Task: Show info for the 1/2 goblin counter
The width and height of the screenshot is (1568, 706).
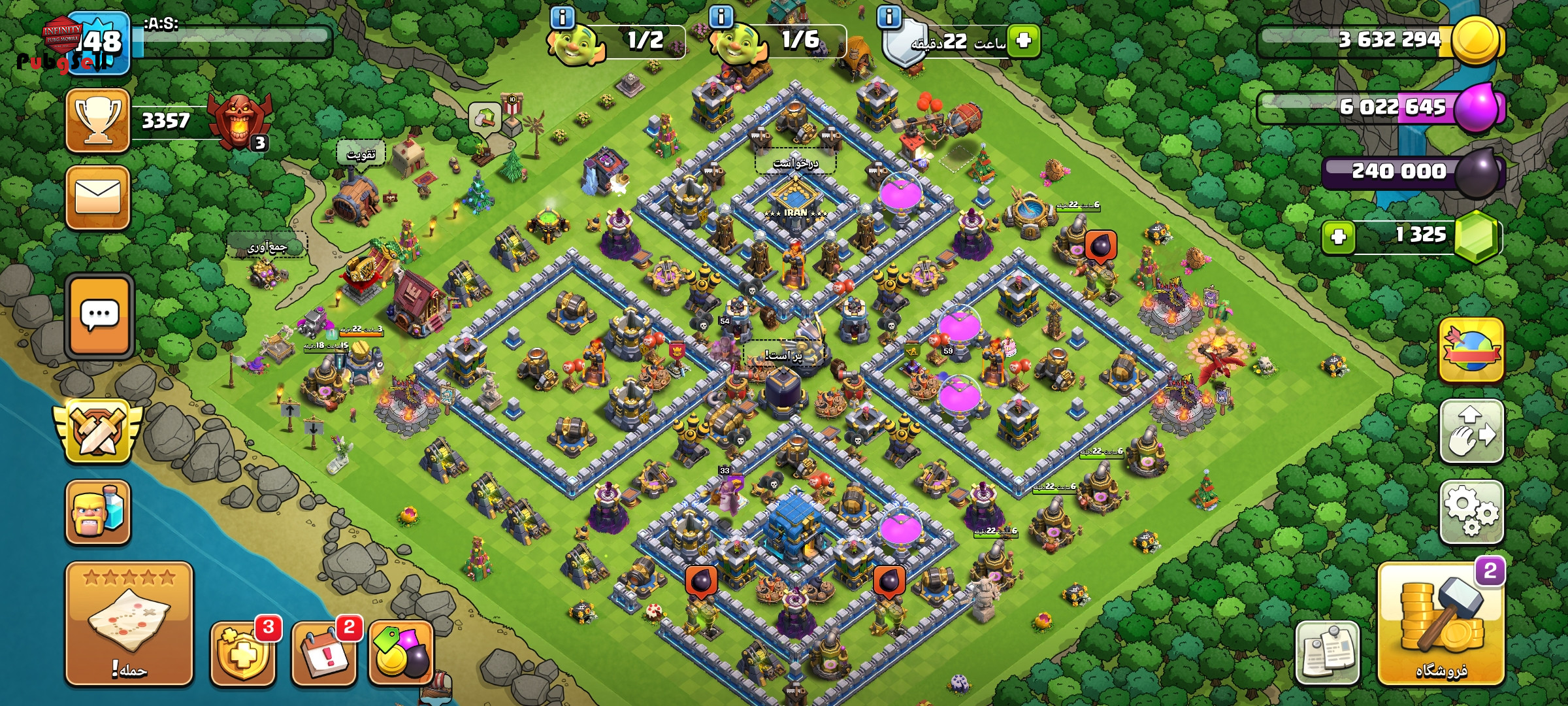Action: 562,17
